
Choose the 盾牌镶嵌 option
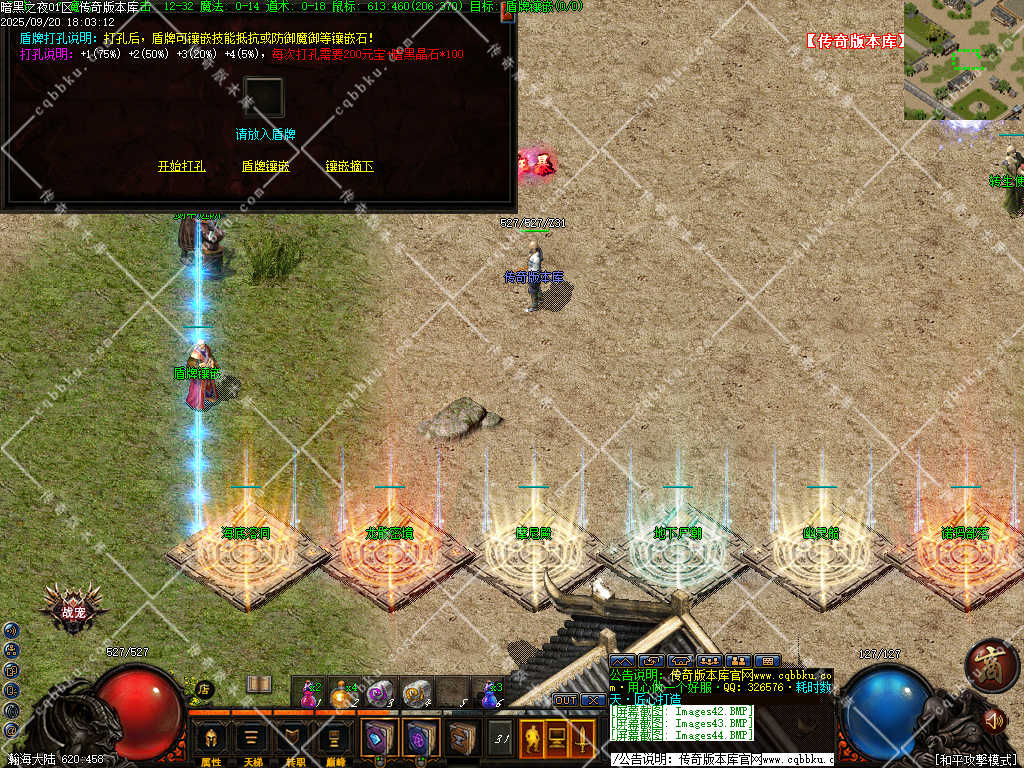[x=265, y=166]
